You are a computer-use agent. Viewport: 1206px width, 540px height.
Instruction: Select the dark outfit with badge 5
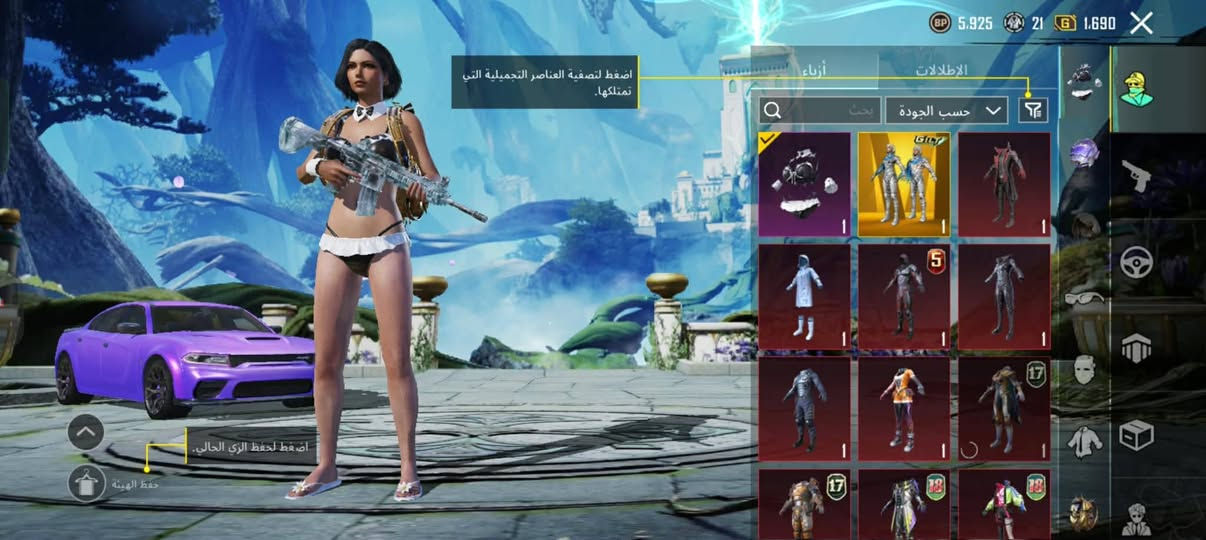[x=904, y=297]
